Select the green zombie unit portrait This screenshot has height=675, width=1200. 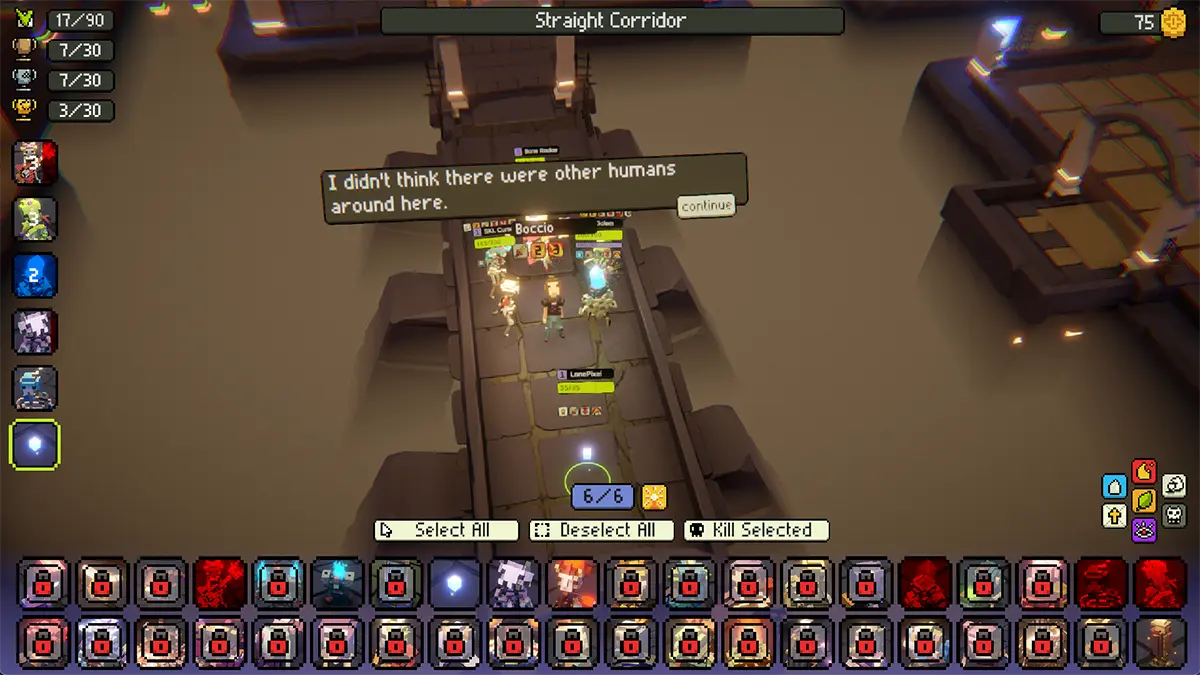(x=35, y=219)
